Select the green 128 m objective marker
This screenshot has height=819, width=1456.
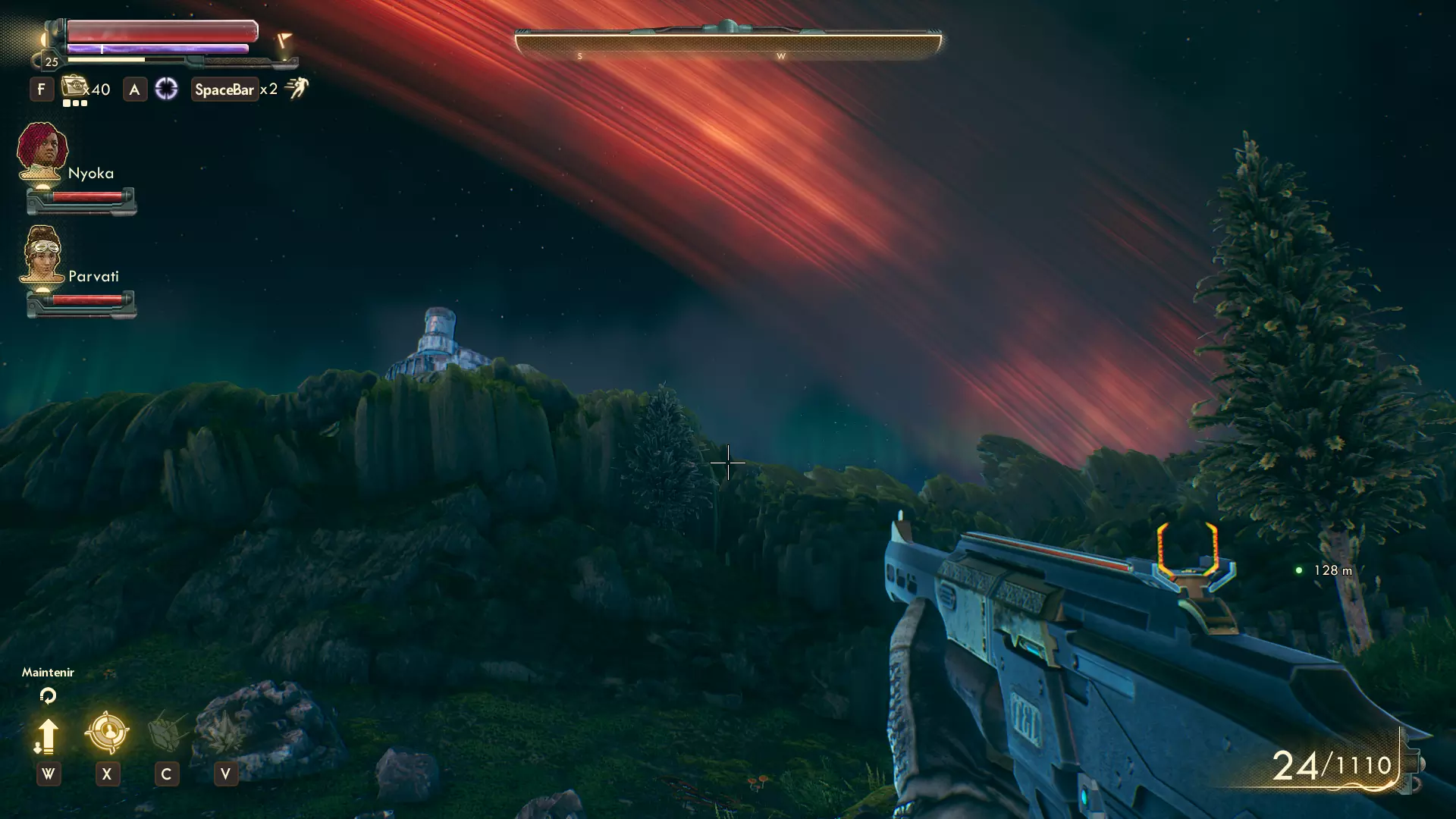(x=1299, y=570)
